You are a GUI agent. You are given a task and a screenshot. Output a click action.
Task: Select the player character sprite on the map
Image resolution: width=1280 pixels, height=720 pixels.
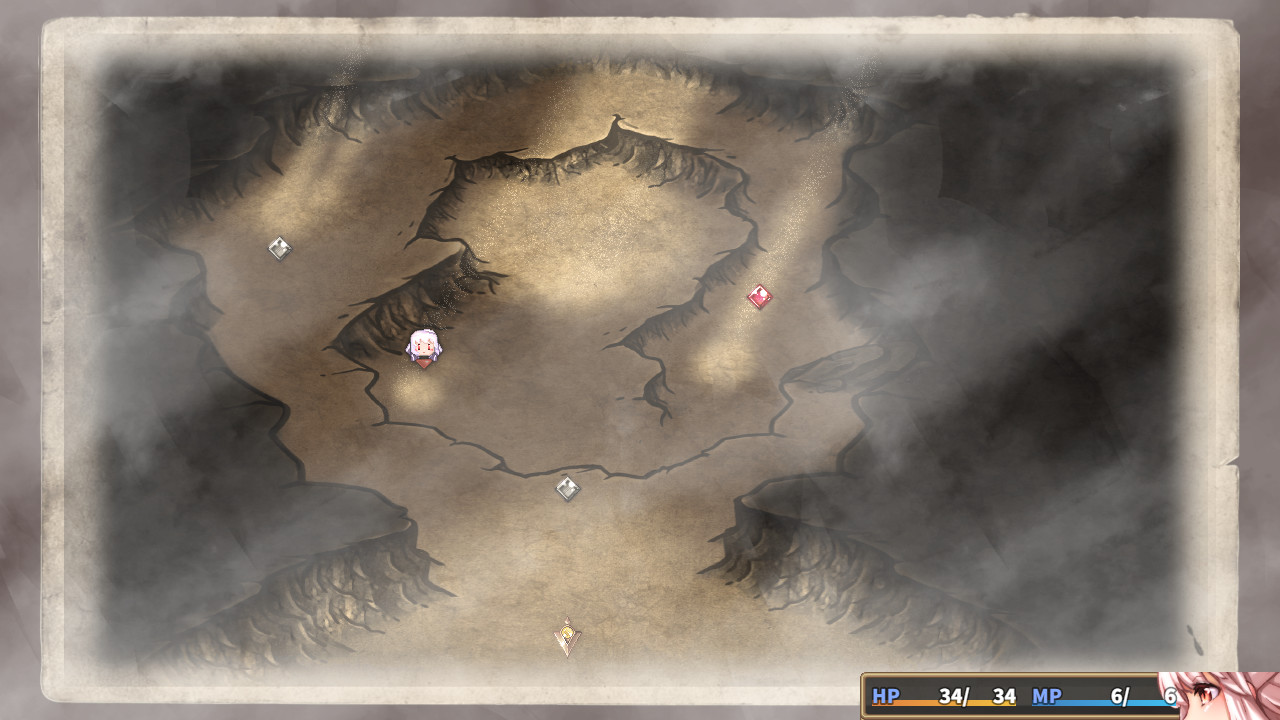pyautogui.click(x=422, y=348)
